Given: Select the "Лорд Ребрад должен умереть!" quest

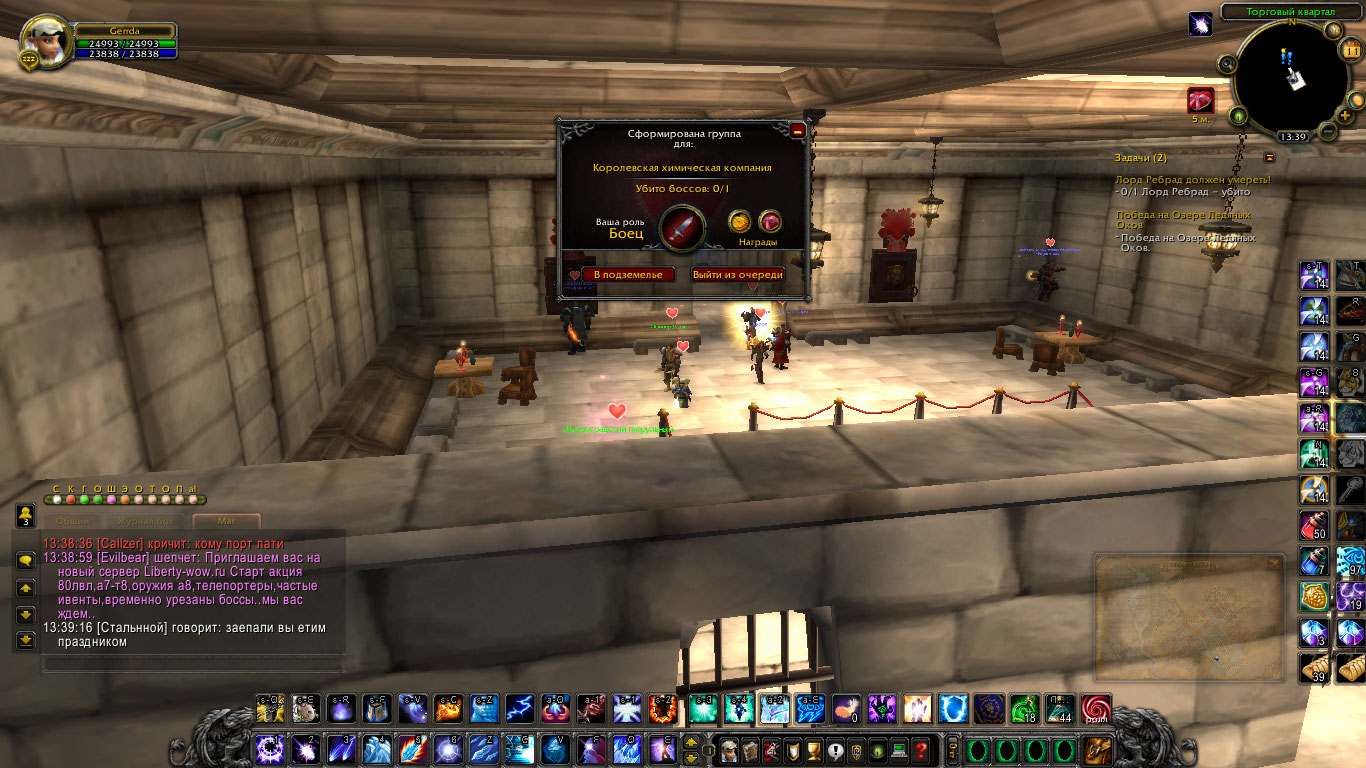Looking at the screenshot, I should 1192,180.
